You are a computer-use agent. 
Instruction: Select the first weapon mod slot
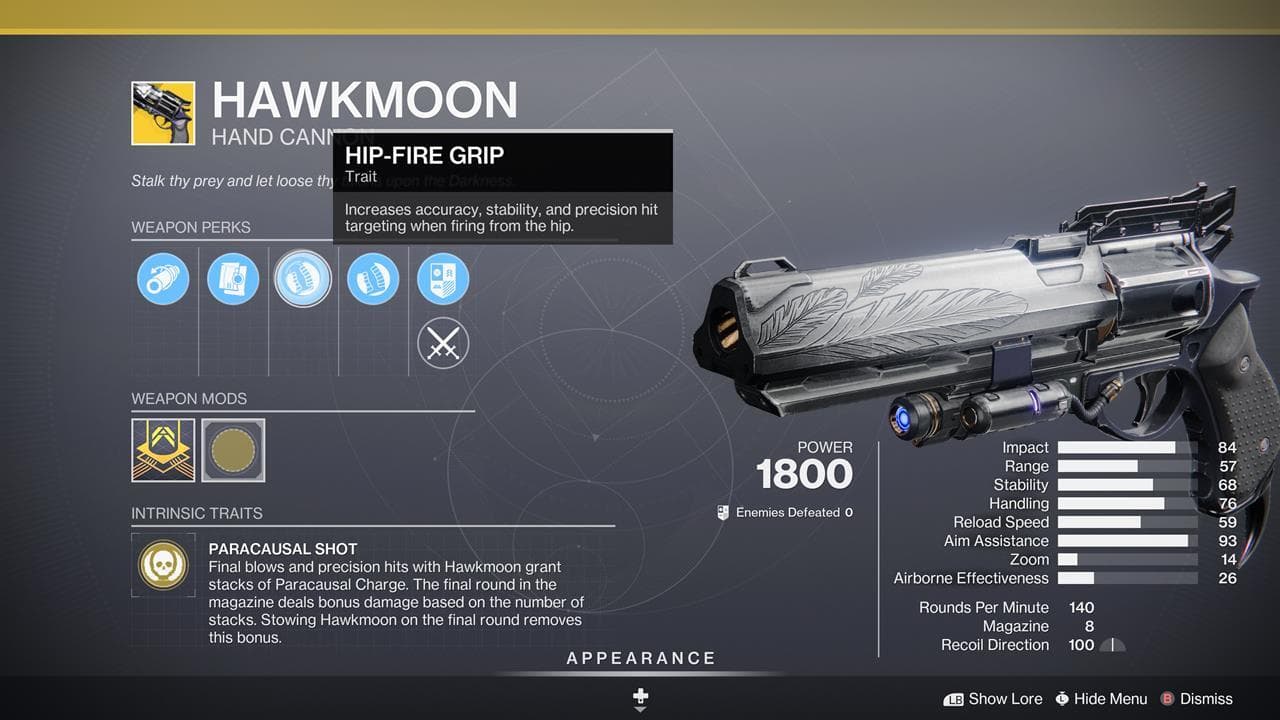163,450
